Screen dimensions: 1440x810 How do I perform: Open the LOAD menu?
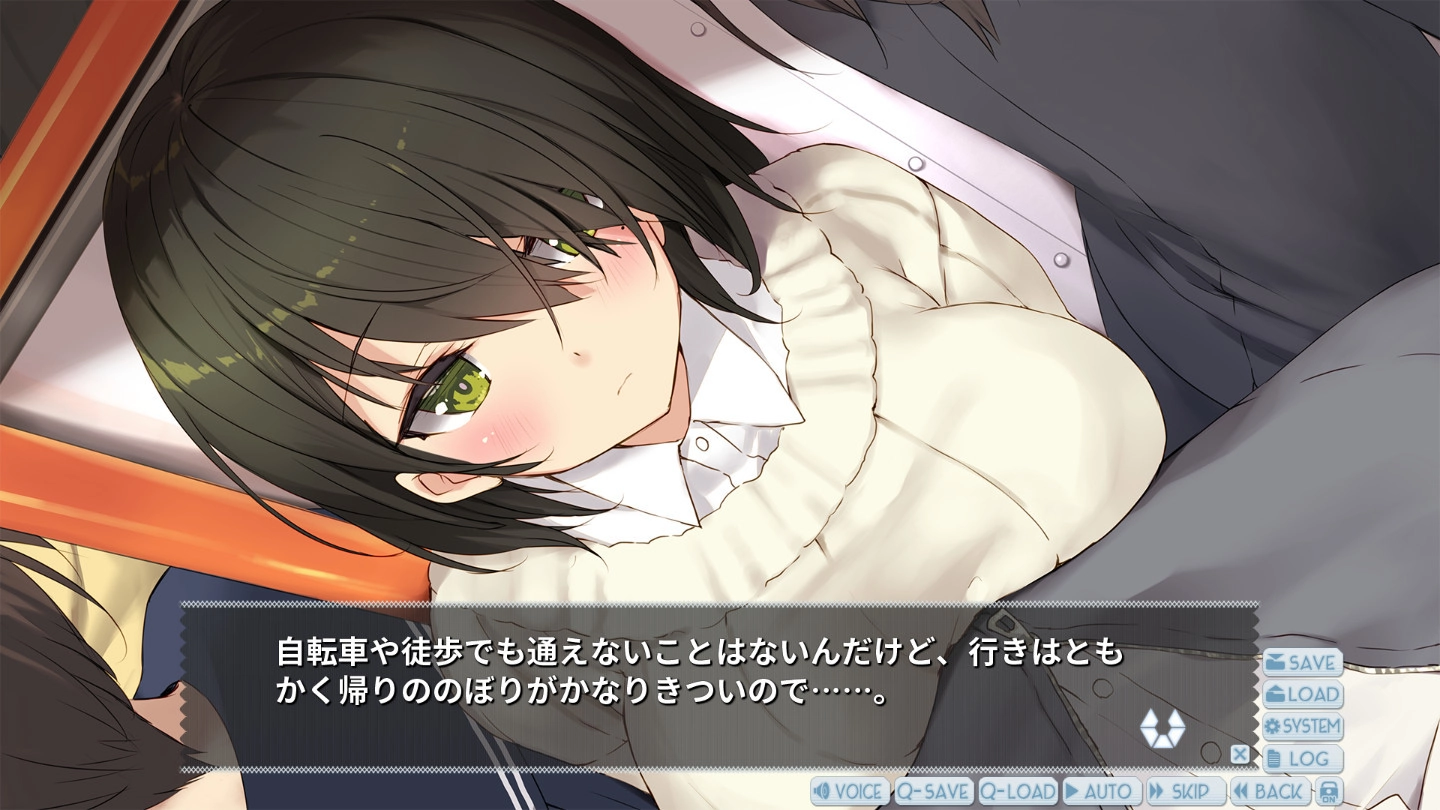(1302, 695)
